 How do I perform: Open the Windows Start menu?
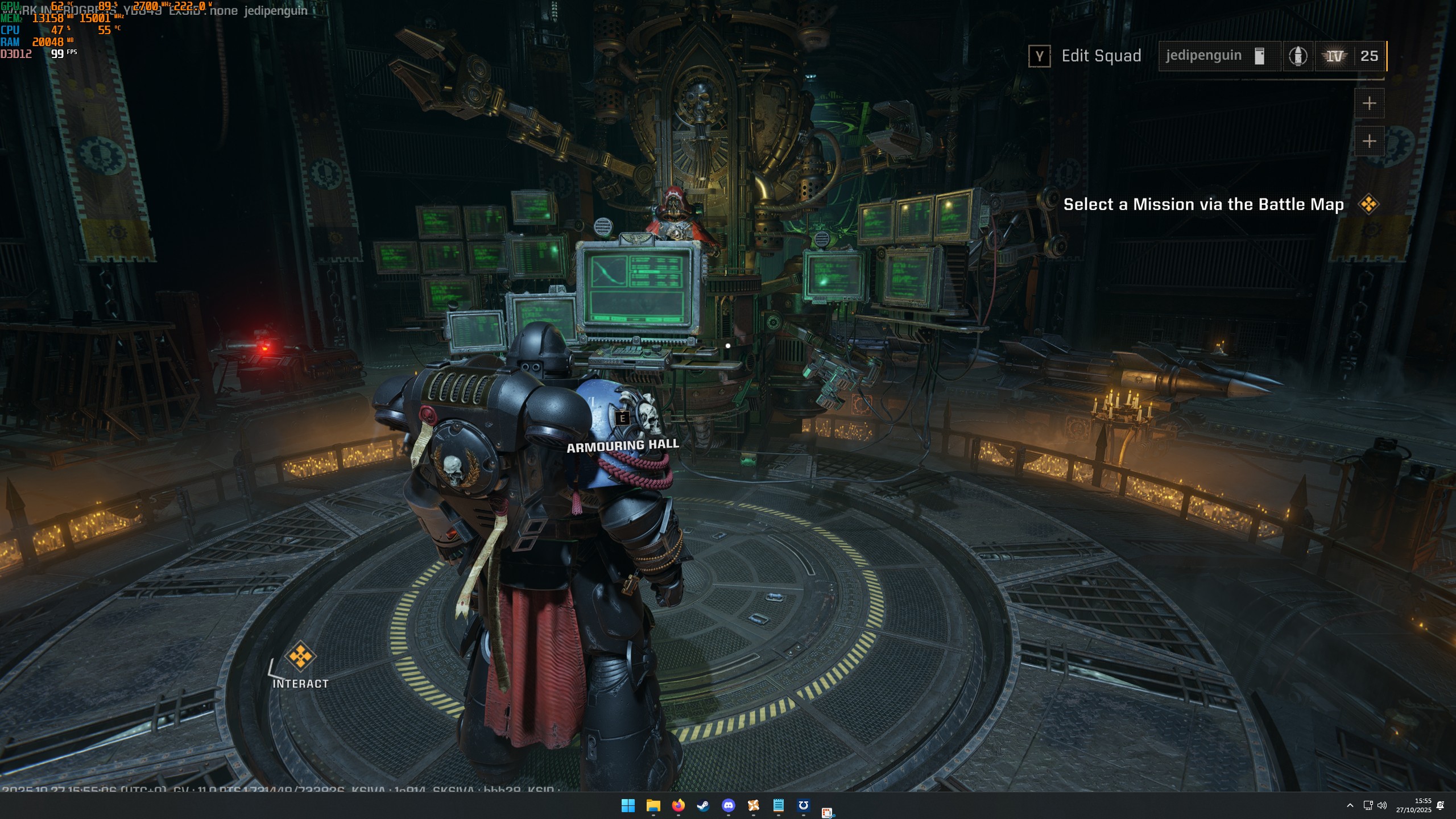628,806
